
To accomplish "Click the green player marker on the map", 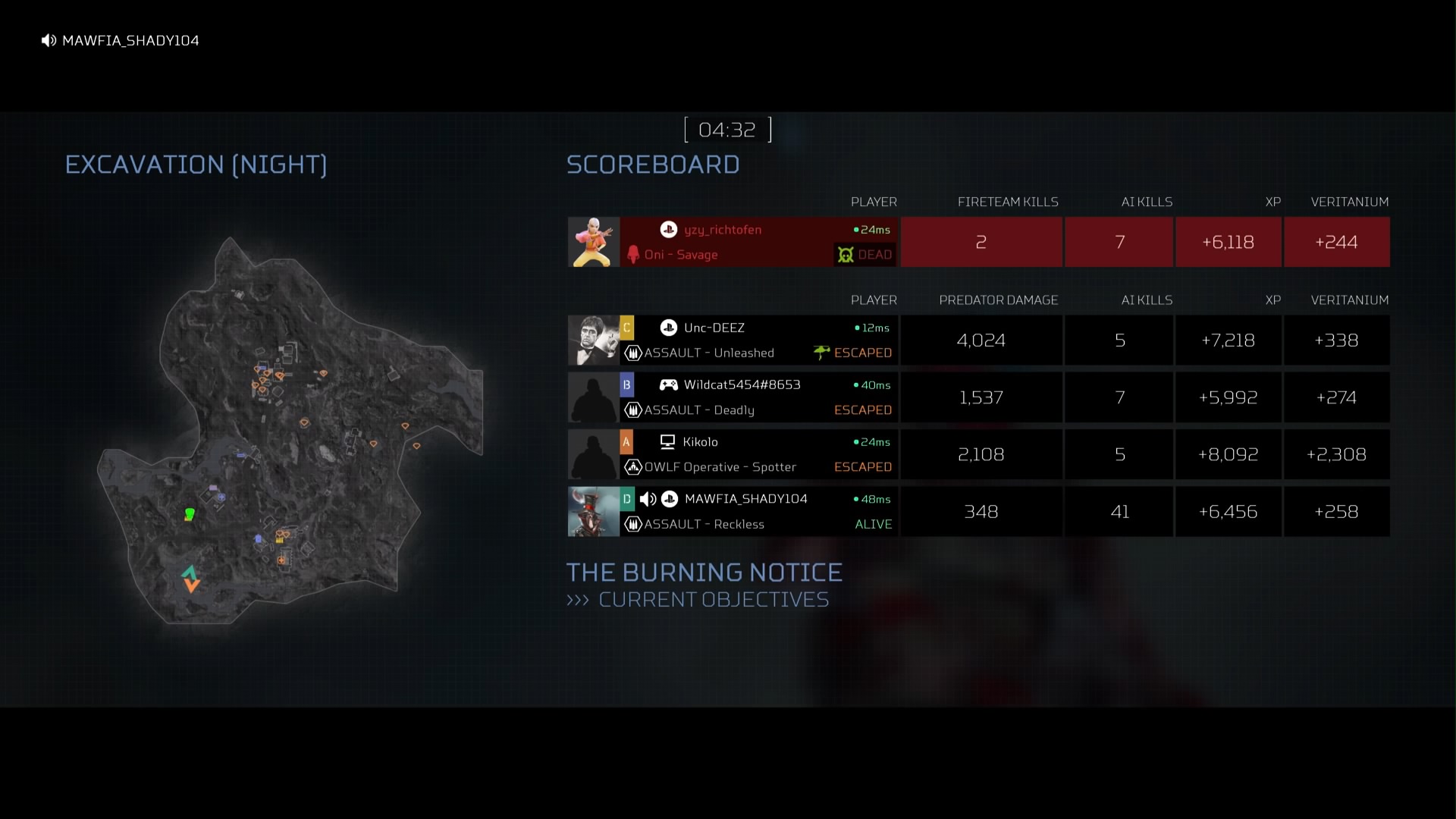I will (190, 514).
